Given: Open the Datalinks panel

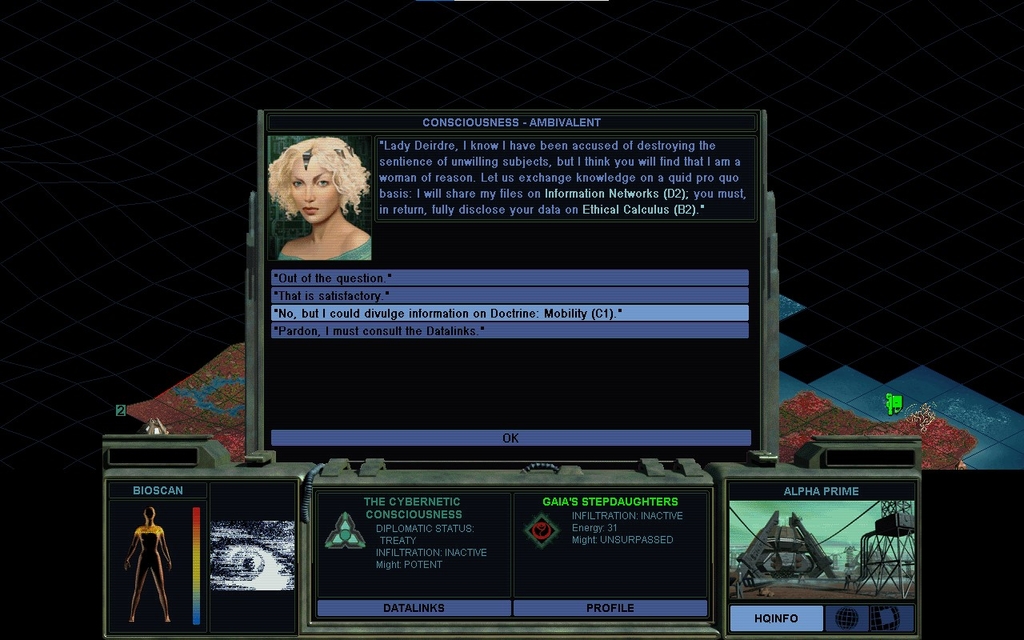Looking at the screenshot, I should pos(414,608).
